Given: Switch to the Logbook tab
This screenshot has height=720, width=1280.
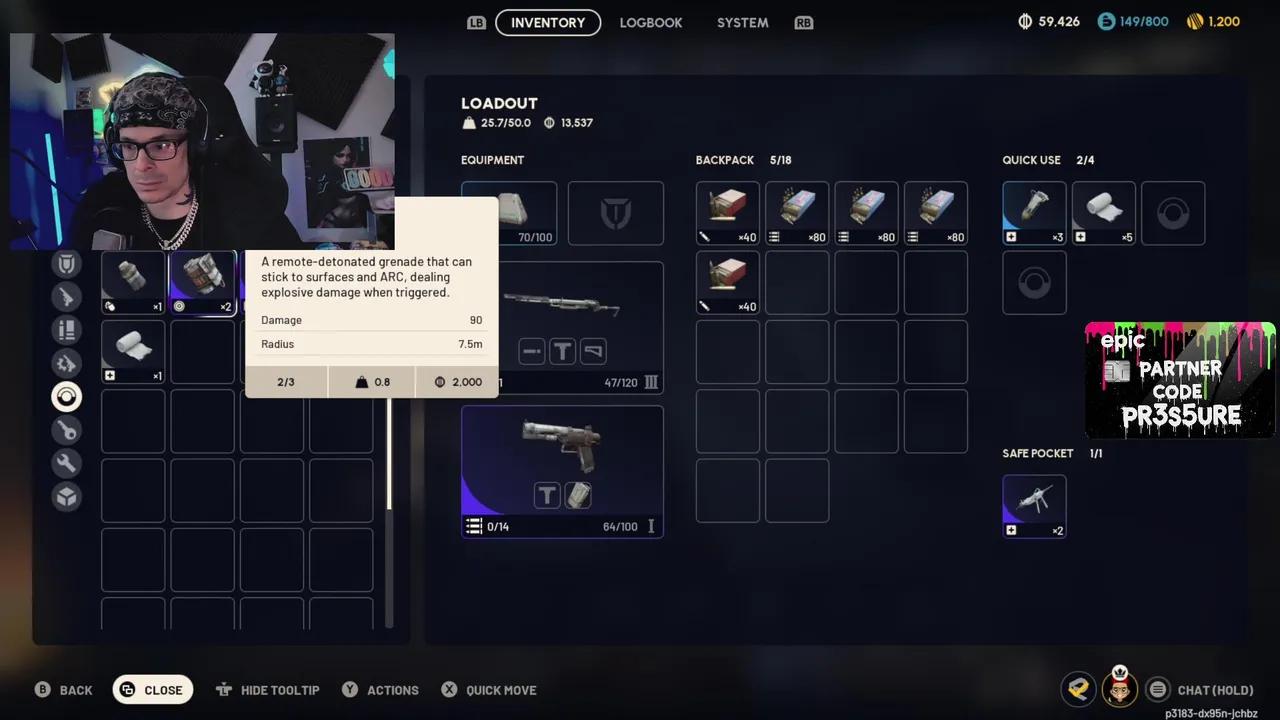Looking at the screenshot, I should 651,22.
